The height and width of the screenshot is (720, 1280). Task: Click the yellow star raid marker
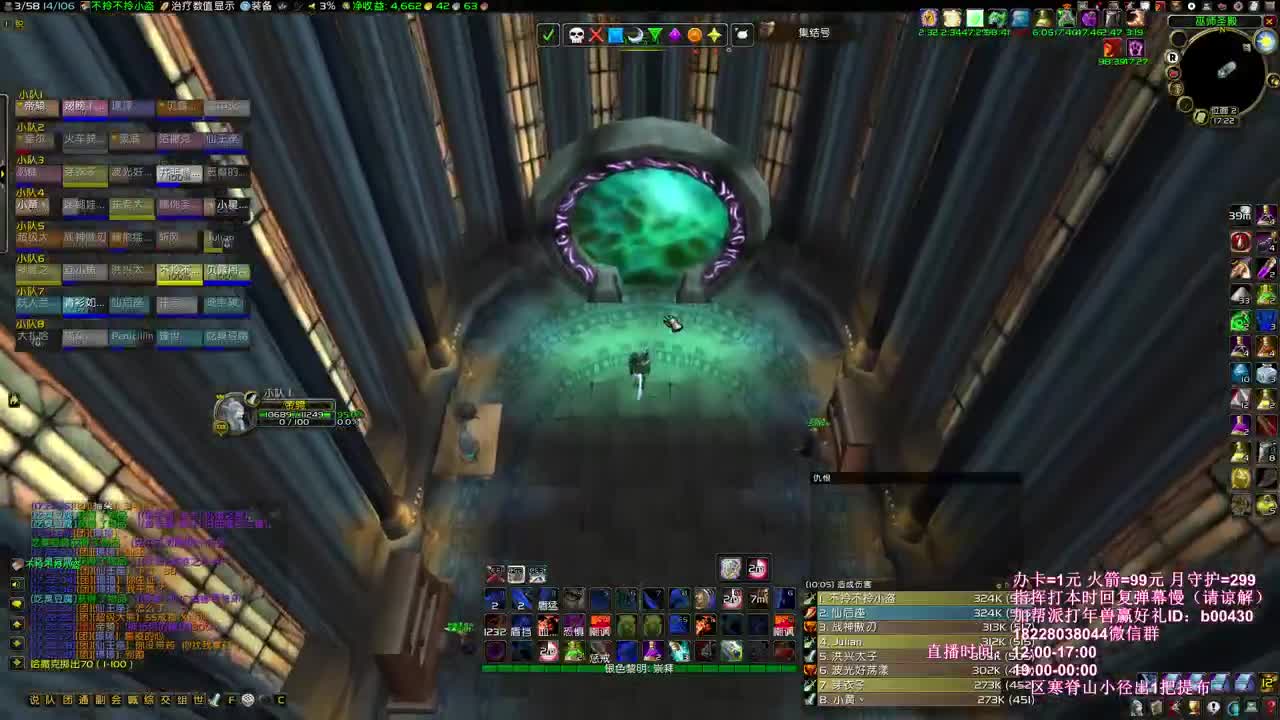(x=714, y=35)
